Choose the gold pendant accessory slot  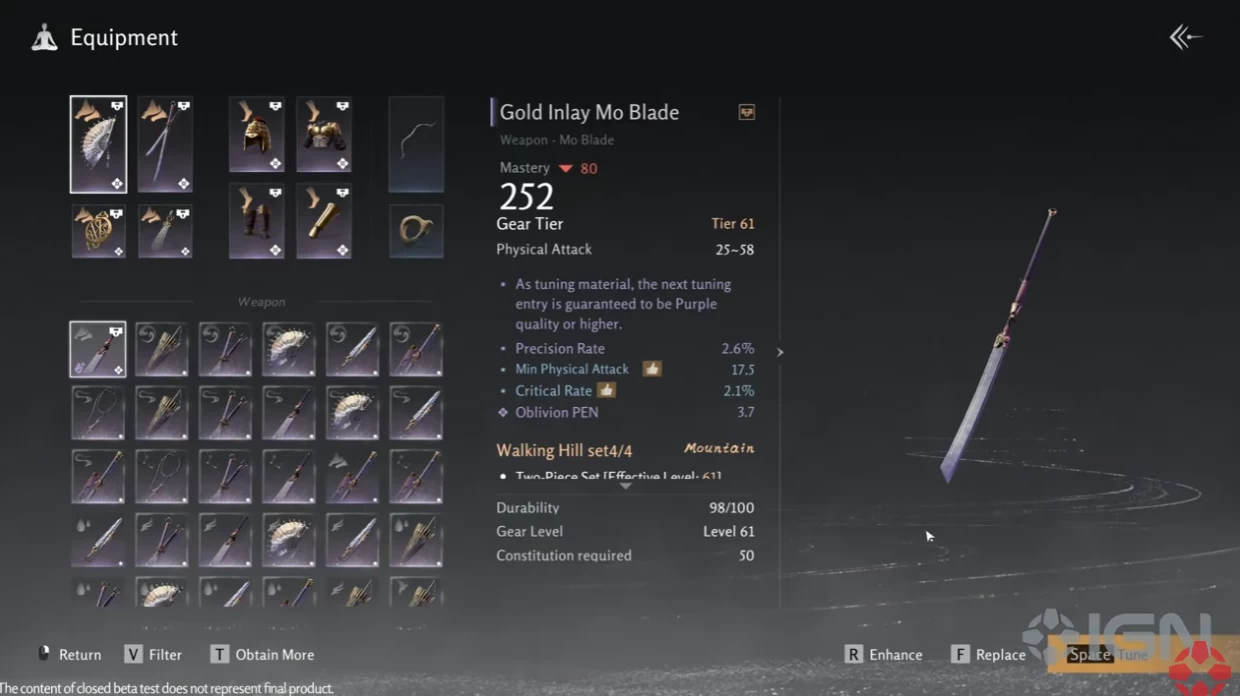tap(98, 231)
